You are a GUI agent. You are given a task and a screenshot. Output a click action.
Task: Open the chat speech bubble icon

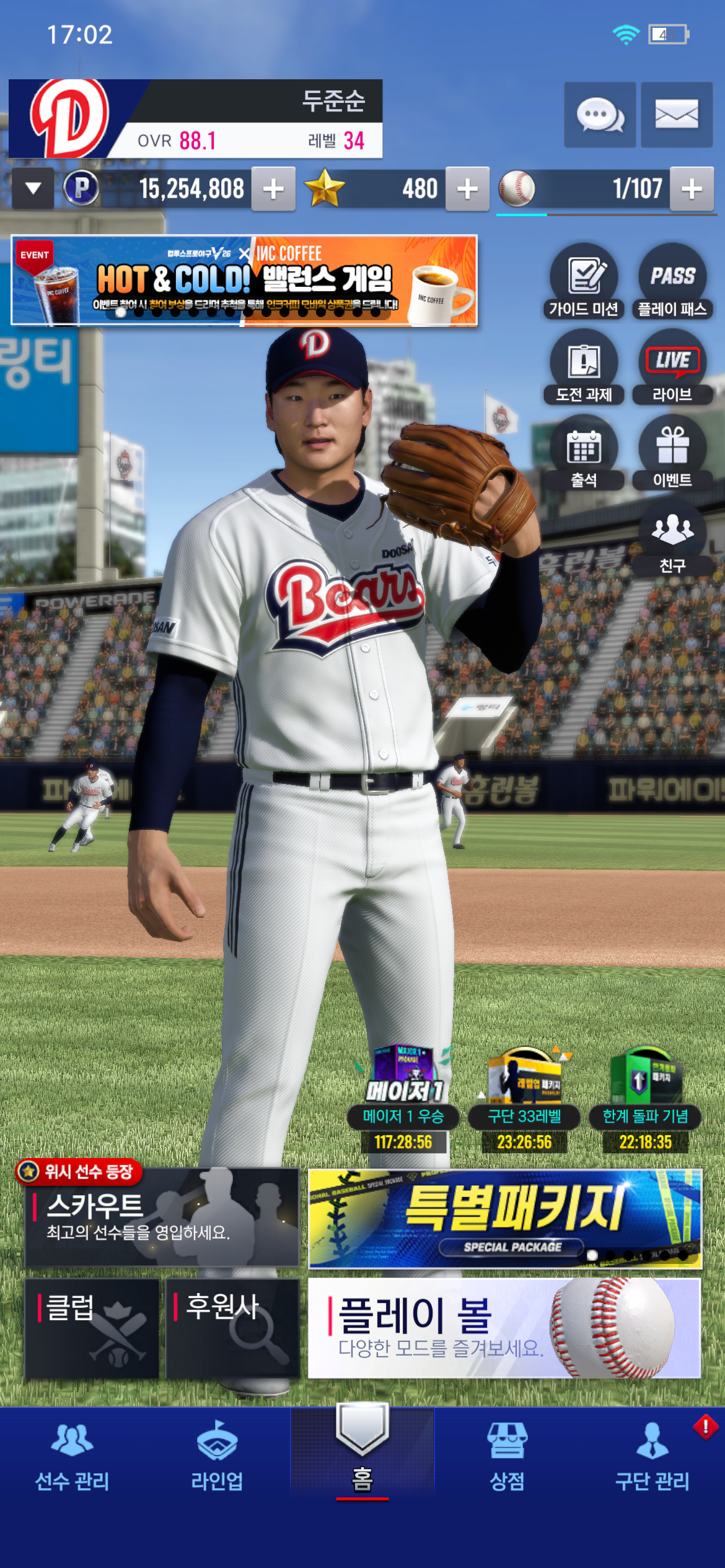599,115
